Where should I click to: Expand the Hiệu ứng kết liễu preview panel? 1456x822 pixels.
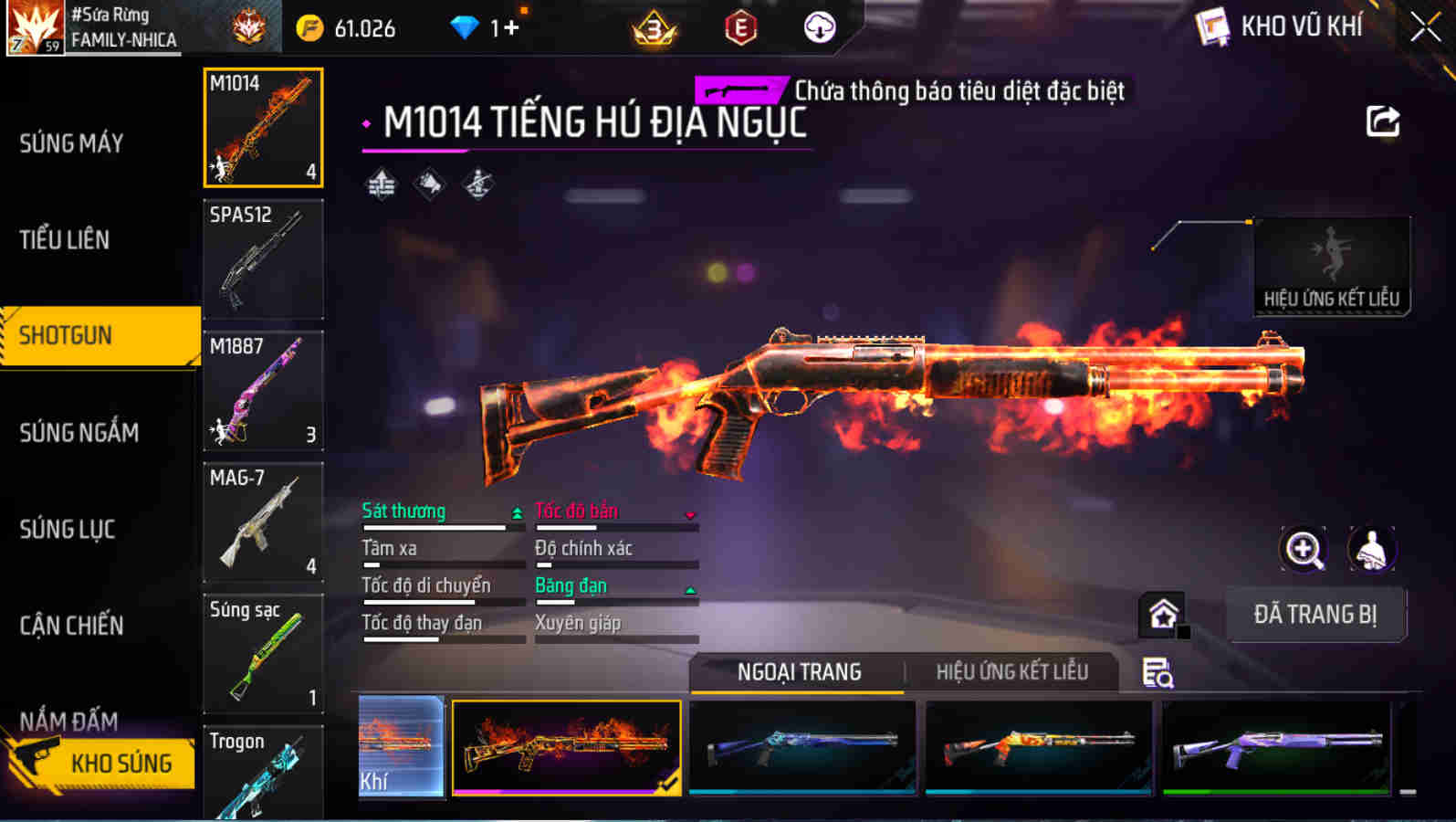(1331, 266)
